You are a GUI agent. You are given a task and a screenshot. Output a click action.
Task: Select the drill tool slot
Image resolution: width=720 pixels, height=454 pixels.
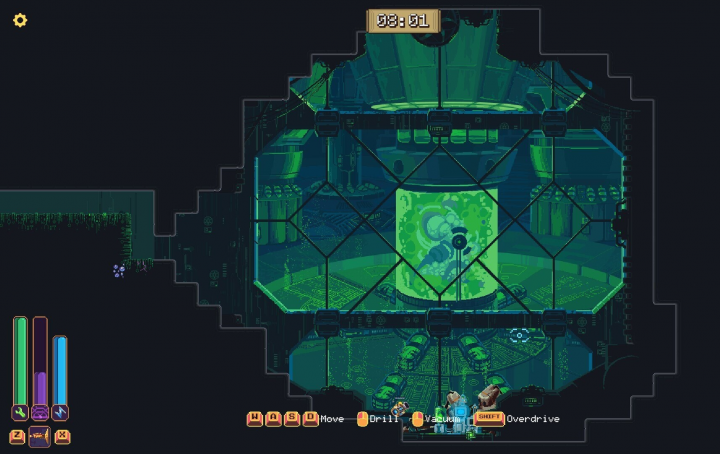coord(40,436)
